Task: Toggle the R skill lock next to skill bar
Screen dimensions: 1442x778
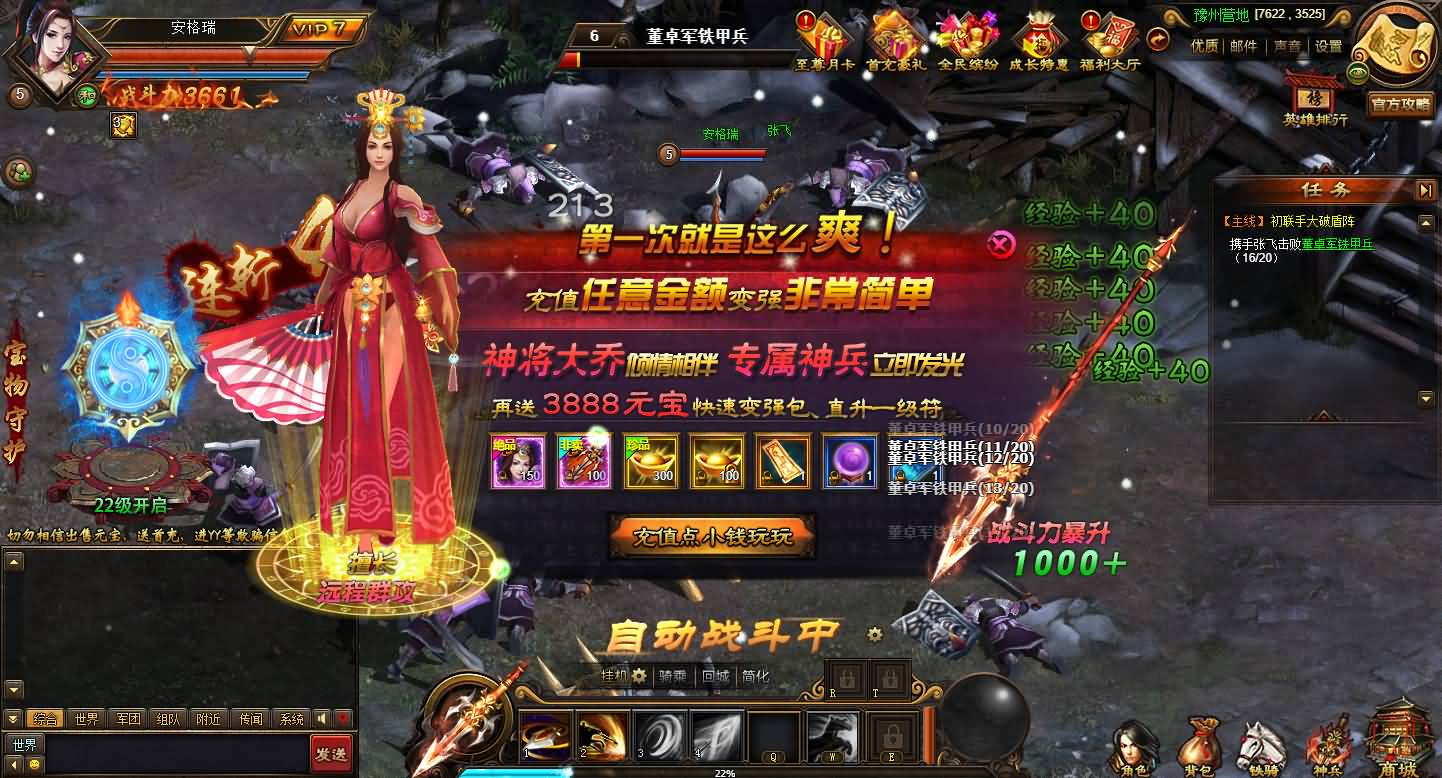Action: (x=845, y=679)
